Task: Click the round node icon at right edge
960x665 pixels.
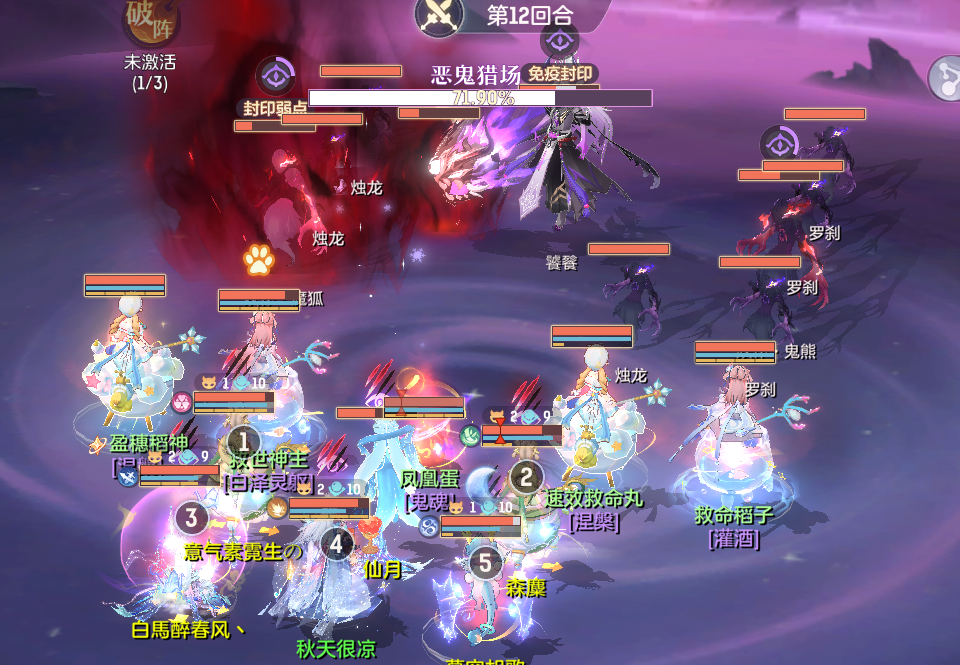Action: pos(945,76)
